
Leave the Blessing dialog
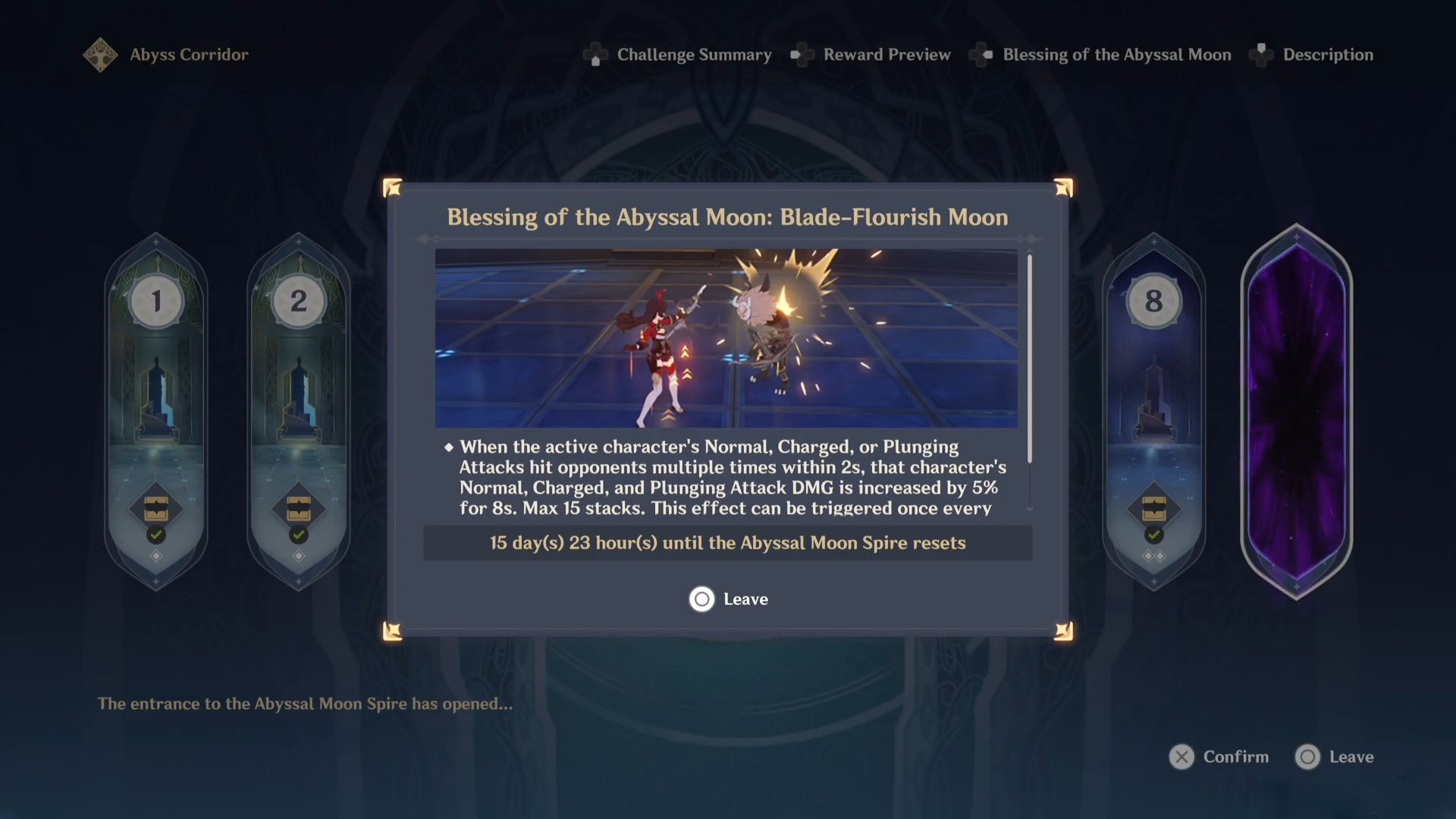point(729,599)
